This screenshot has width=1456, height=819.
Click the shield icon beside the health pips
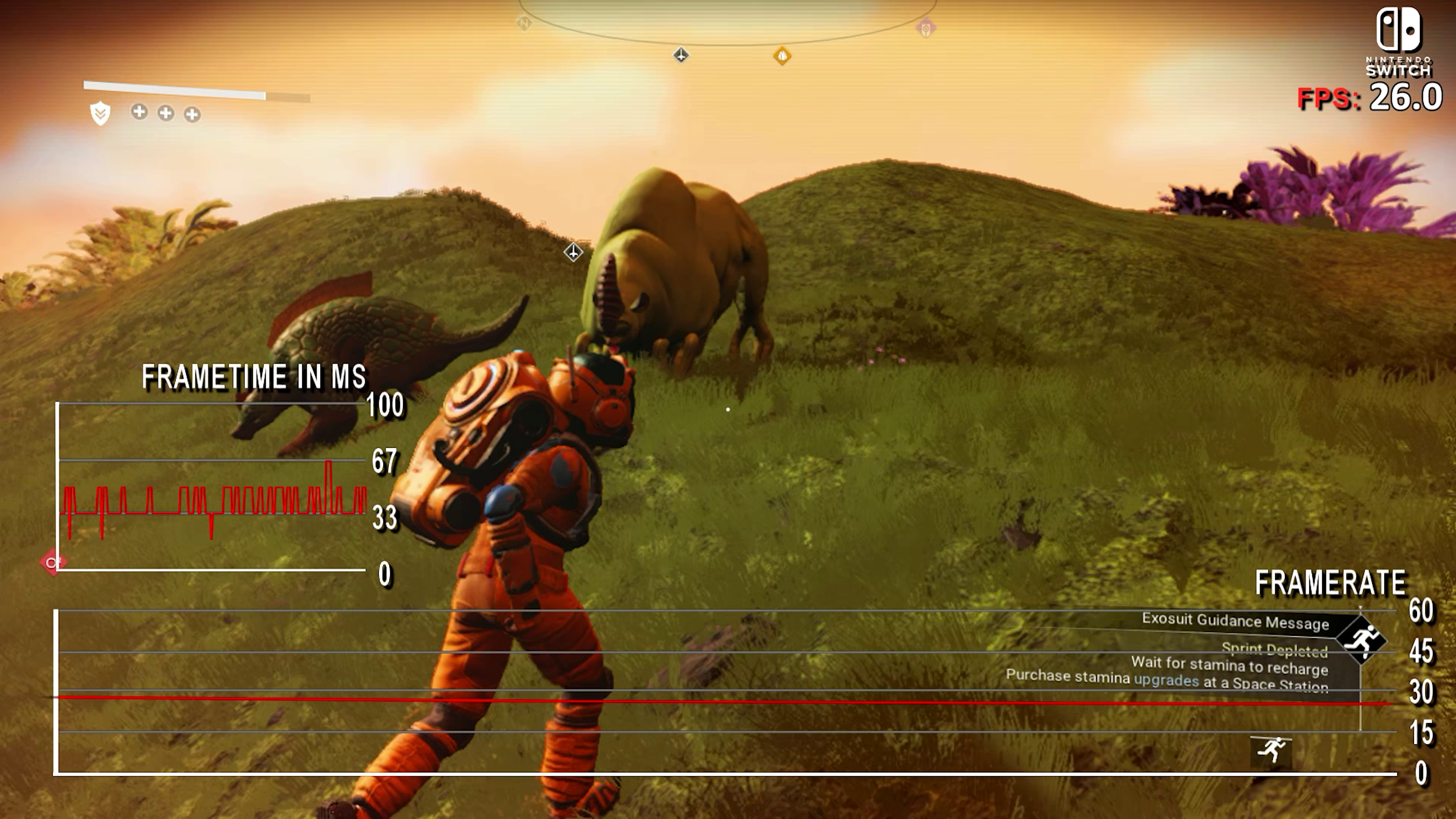point(100,113)
